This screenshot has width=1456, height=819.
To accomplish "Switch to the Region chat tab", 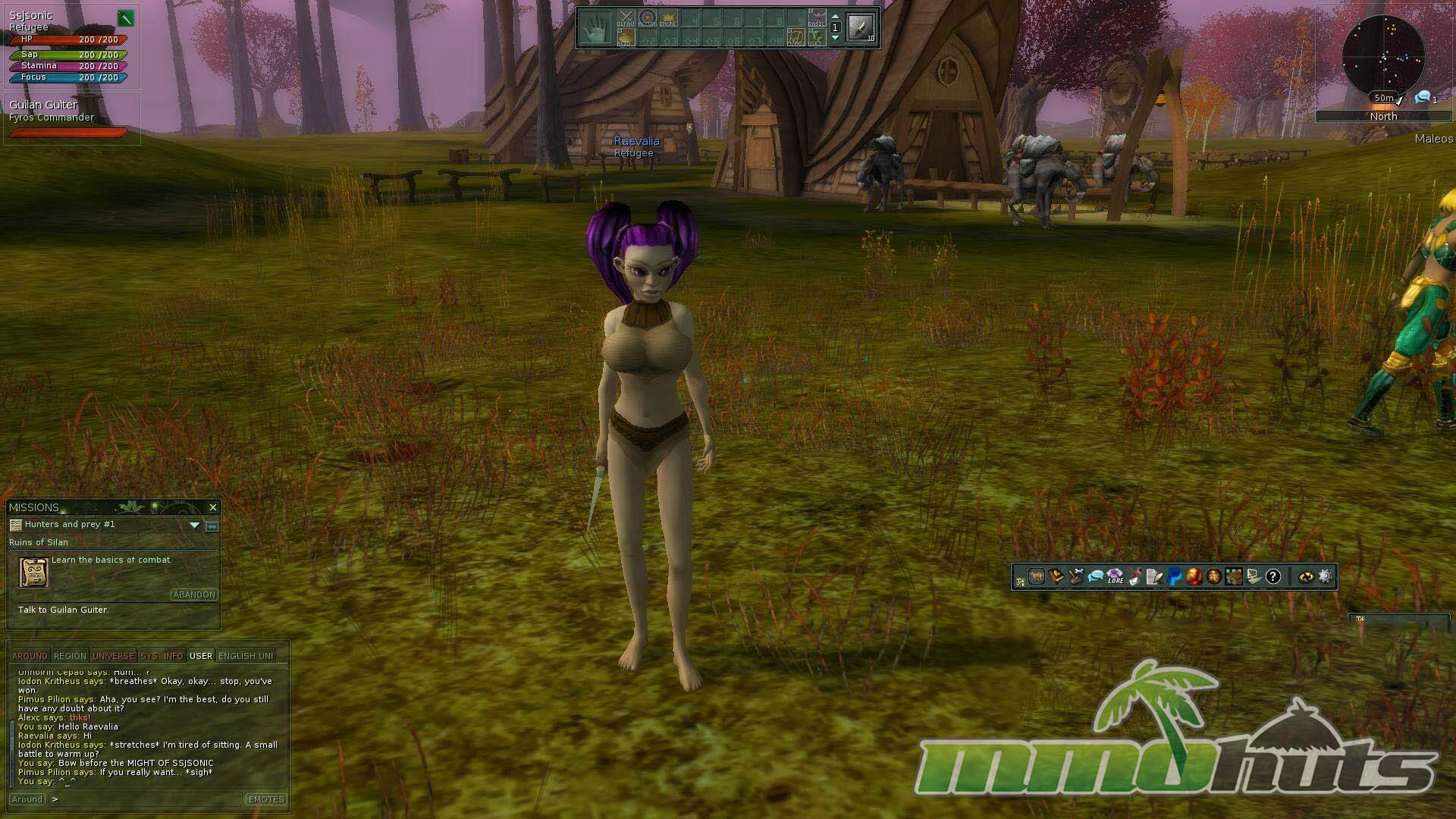I will pyautogui.click(x=70, y=656).
